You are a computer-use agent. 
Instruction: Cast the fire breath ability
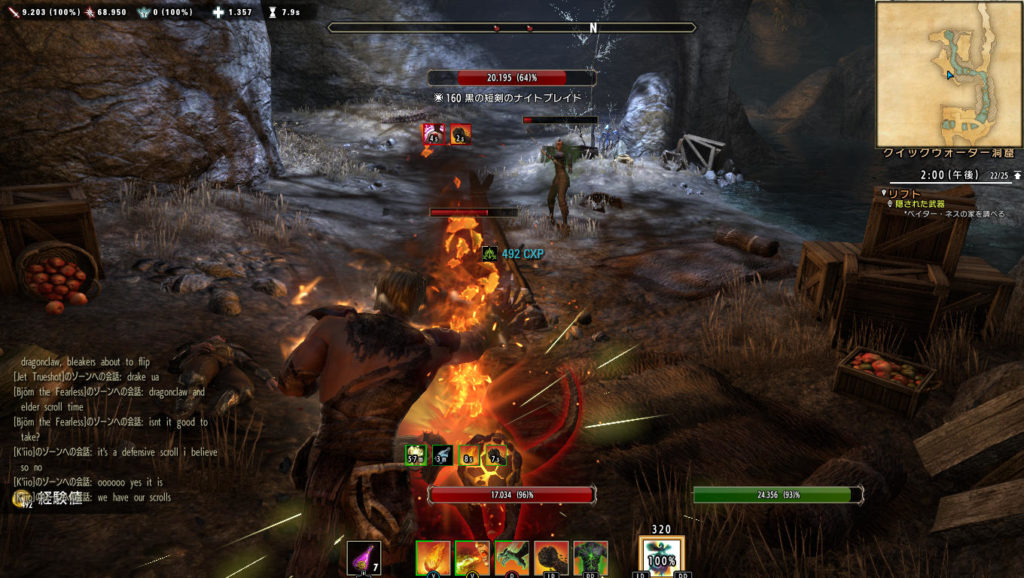coord(472,557)
